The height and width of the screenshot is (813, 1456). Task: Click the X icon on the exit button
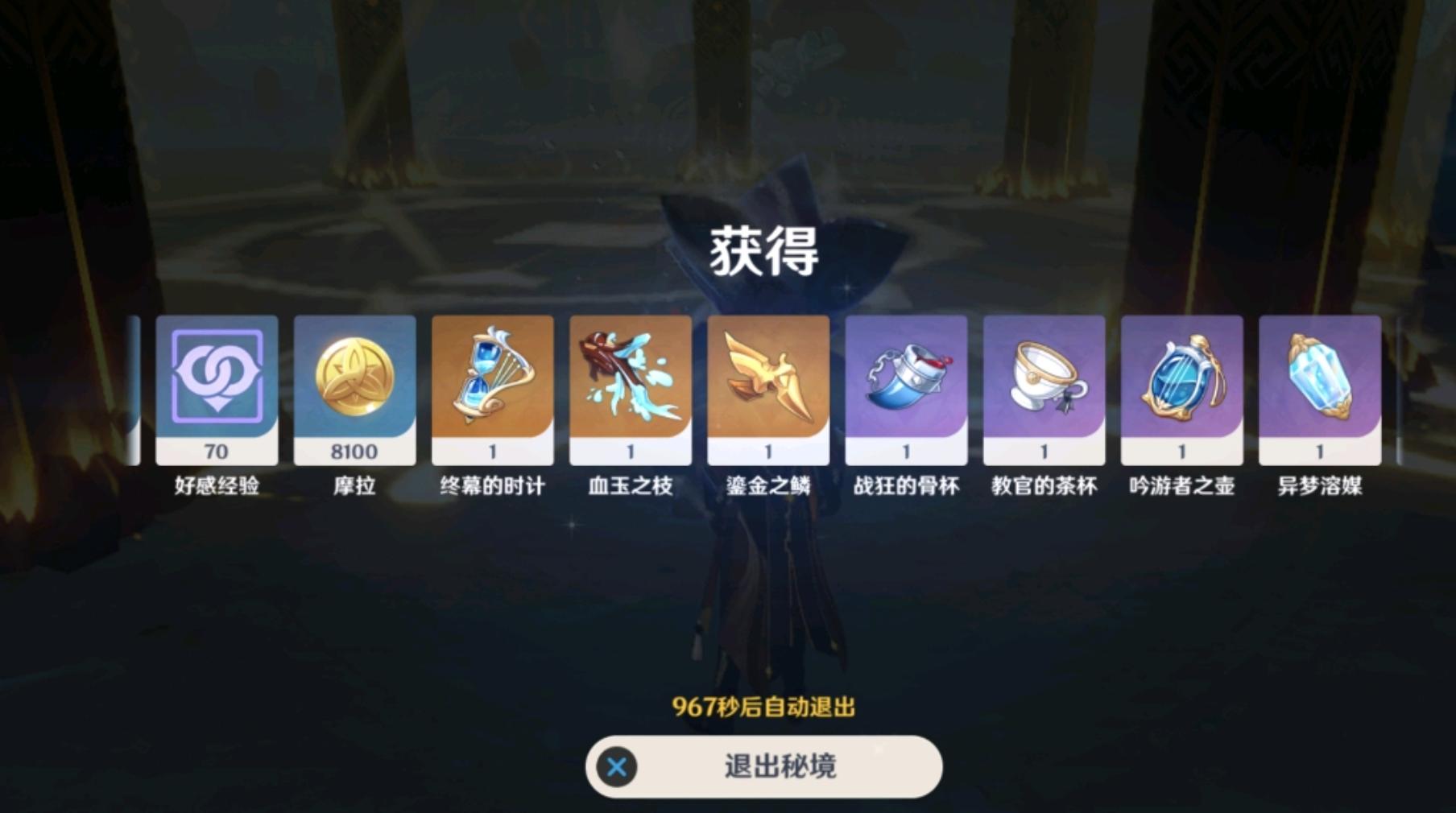coord(616,768)
